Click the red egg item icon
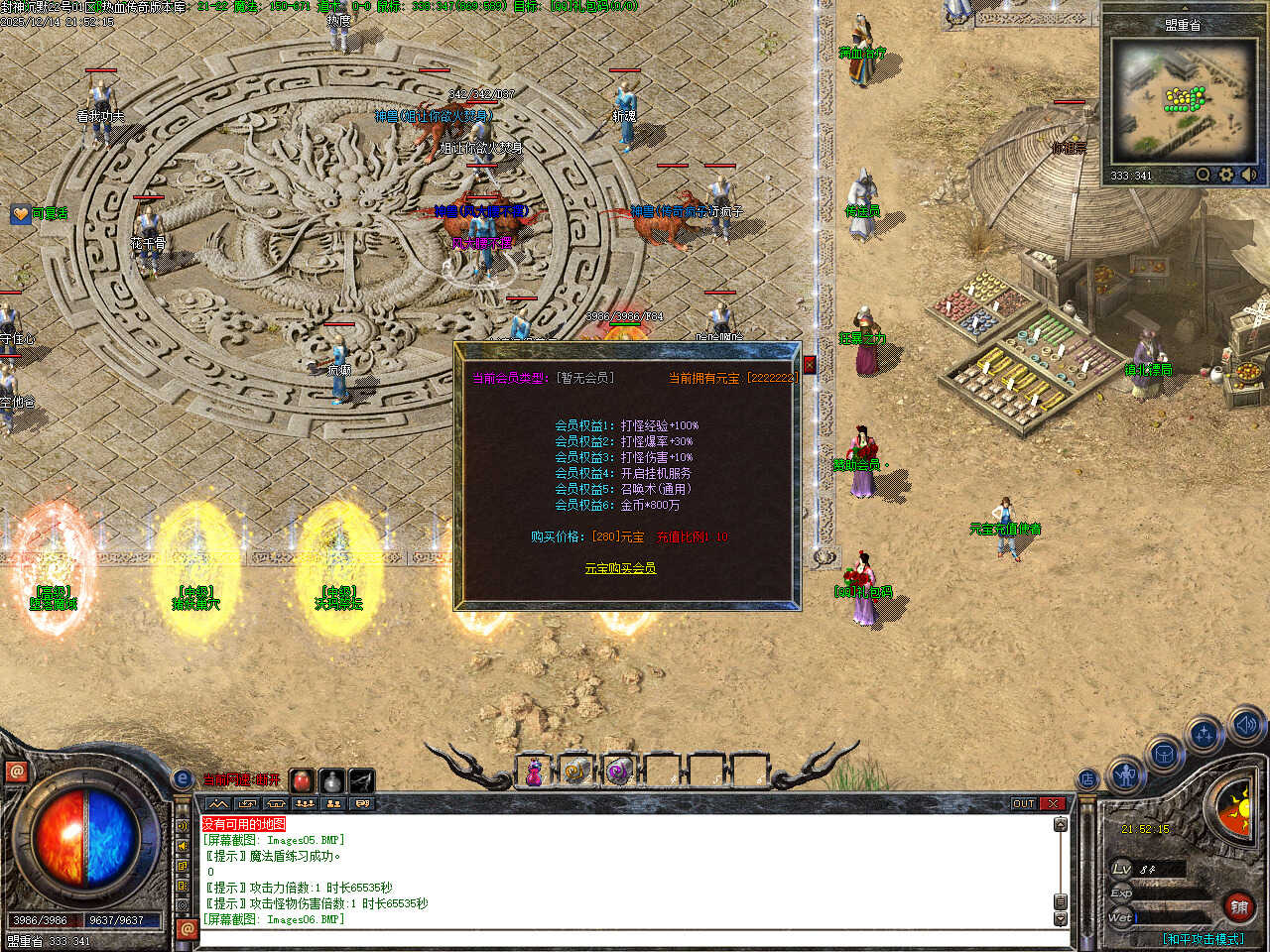This screenshot has width=1270, height=952. coord(303,780)
